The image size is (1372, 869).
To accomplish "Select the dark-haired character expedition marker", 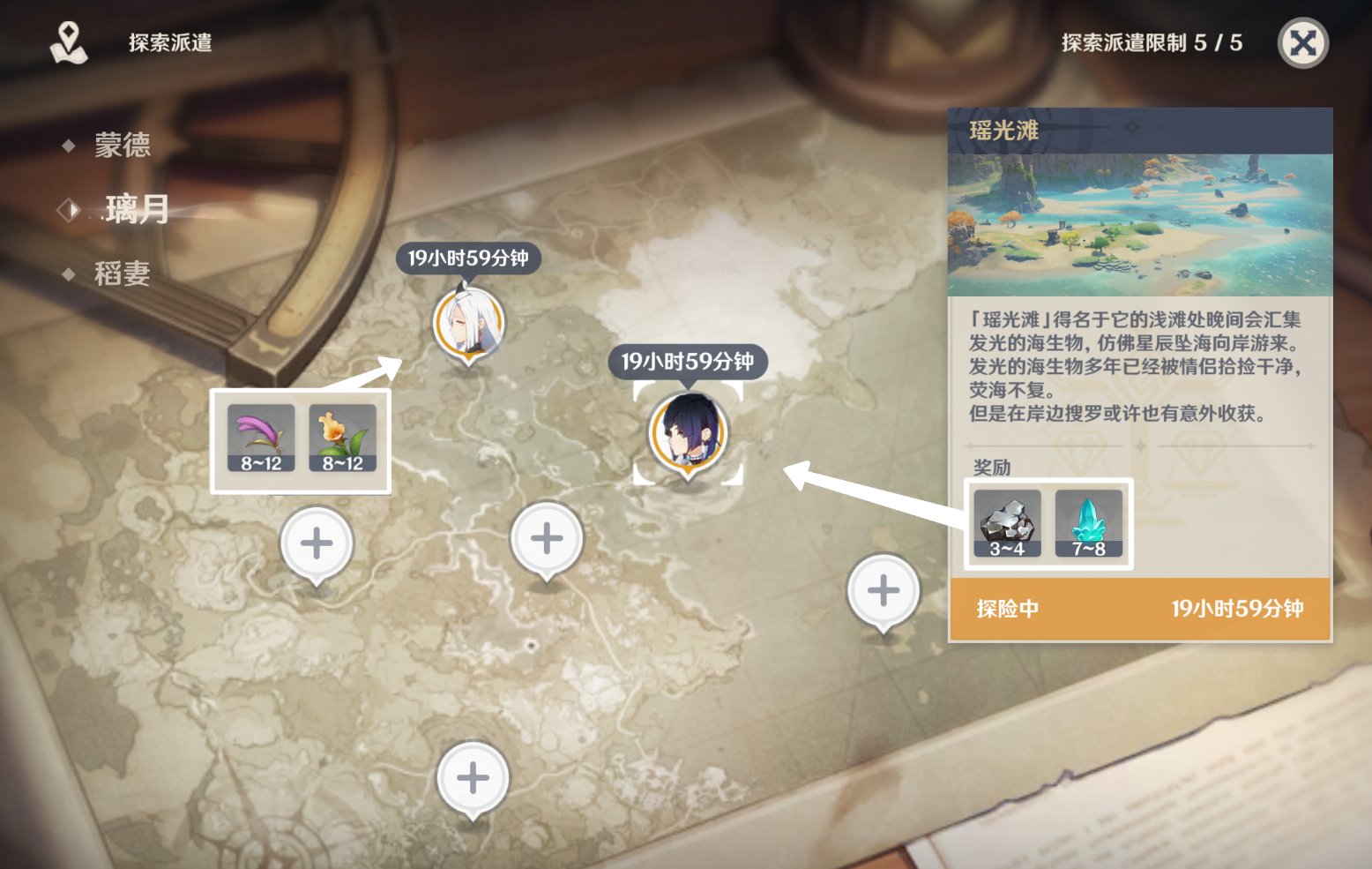I will pos(688,432).
